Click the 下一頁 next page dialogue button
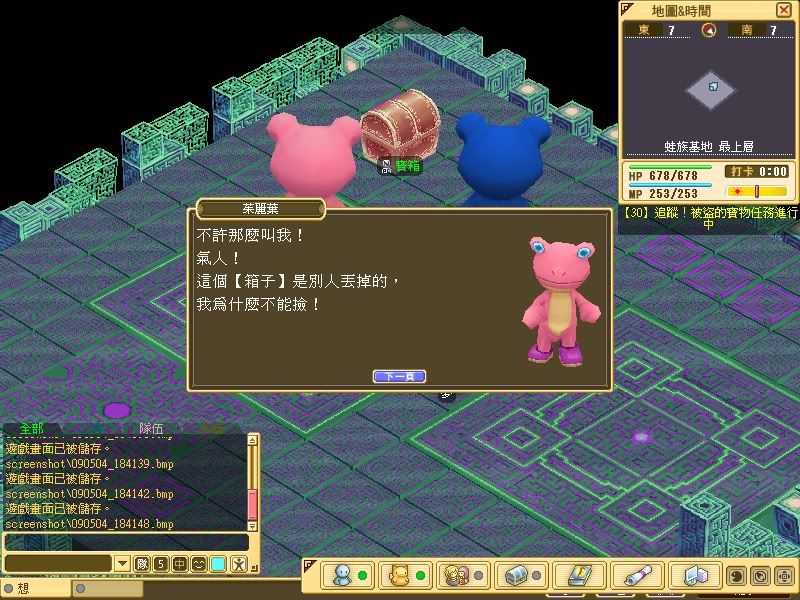This screenshot has height=600, width=800. pos(400,376)
